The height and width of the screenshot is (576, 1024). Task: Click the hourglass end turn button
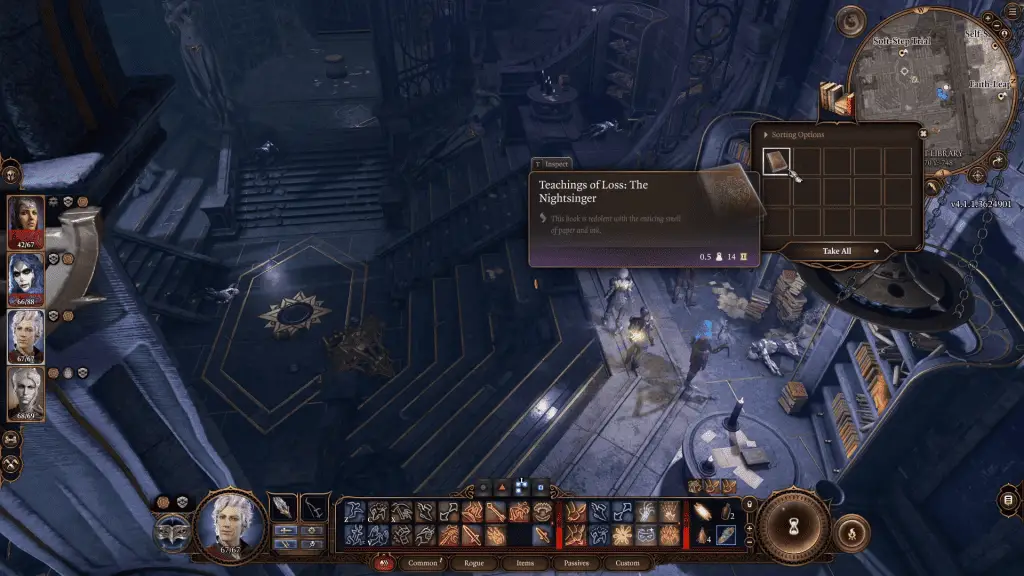792,527
